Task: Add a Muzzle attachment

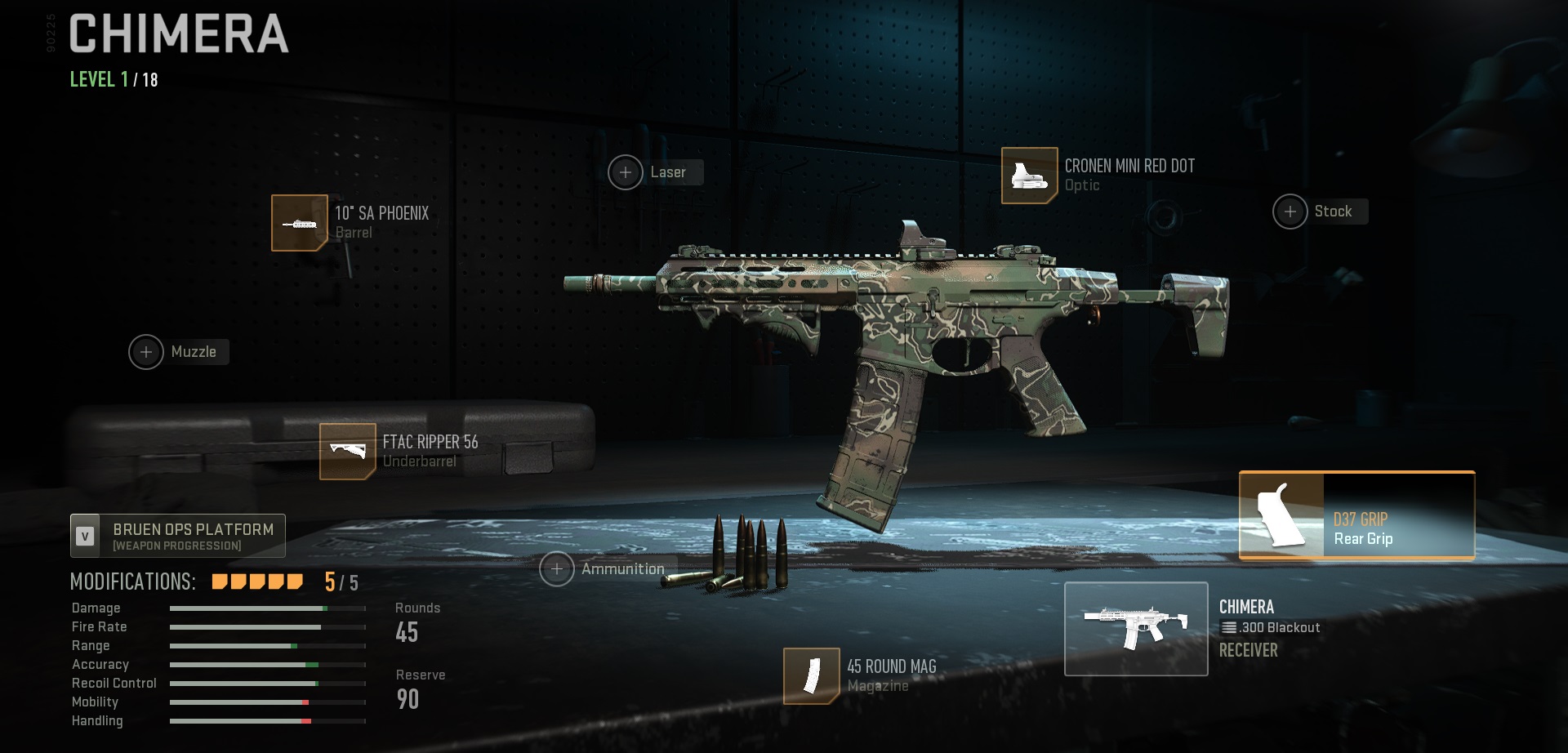Action: (x=147, y=352)
